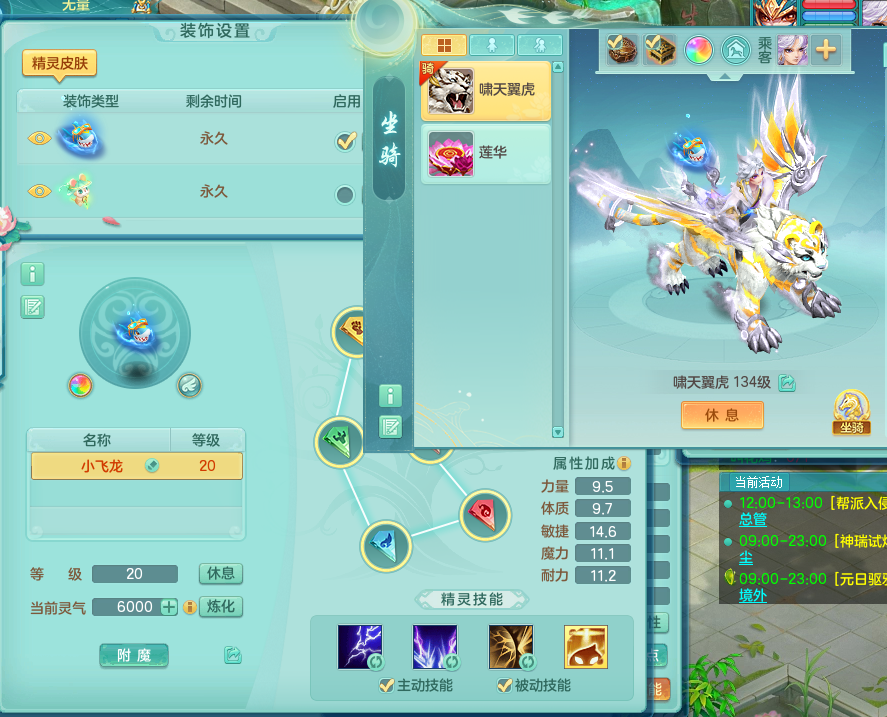The width and height of the screenshot is (887, 717).
Task: Click the 精灵皮肤 button
Action: pos(60,63)
